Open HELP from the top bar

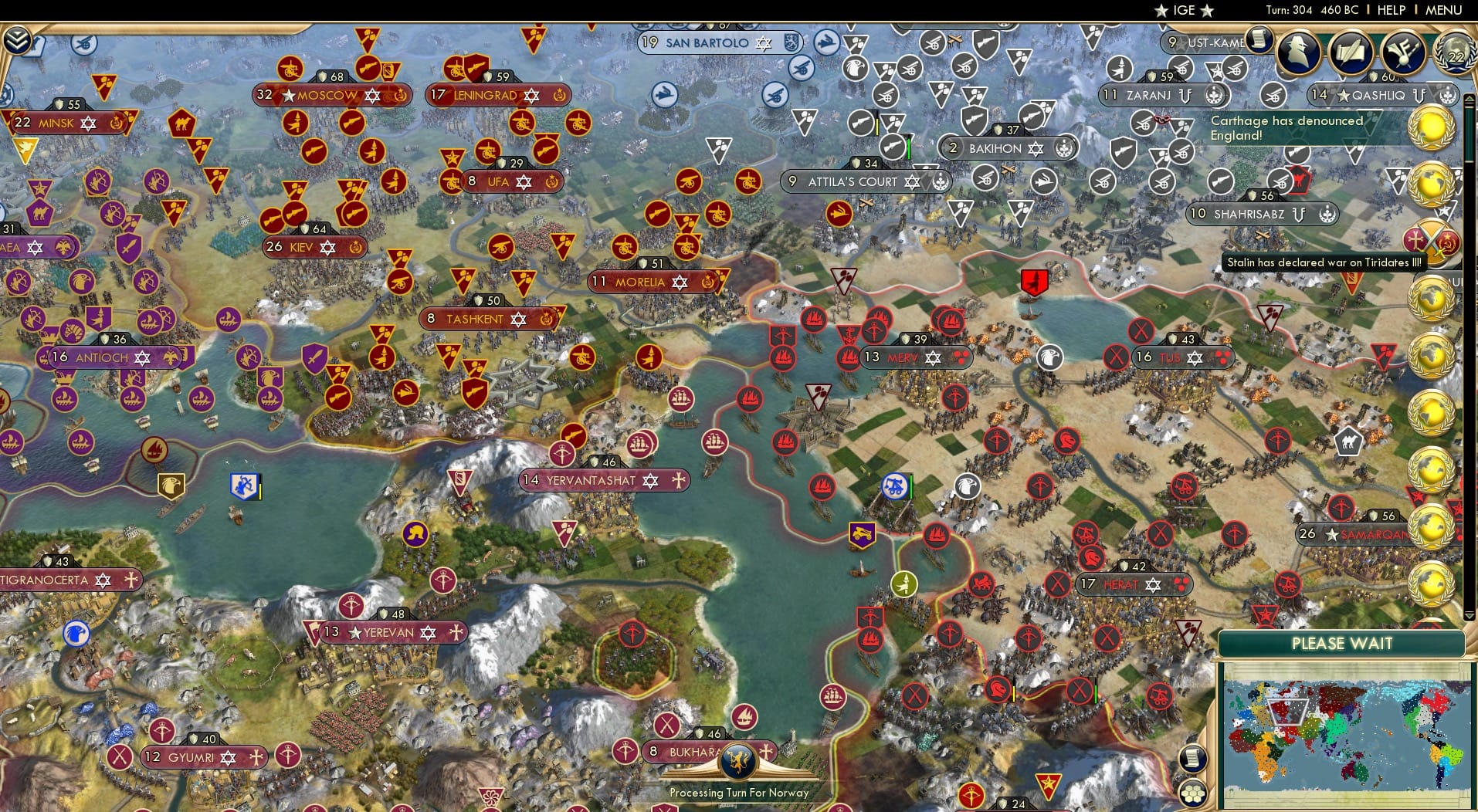point(1390,10)
